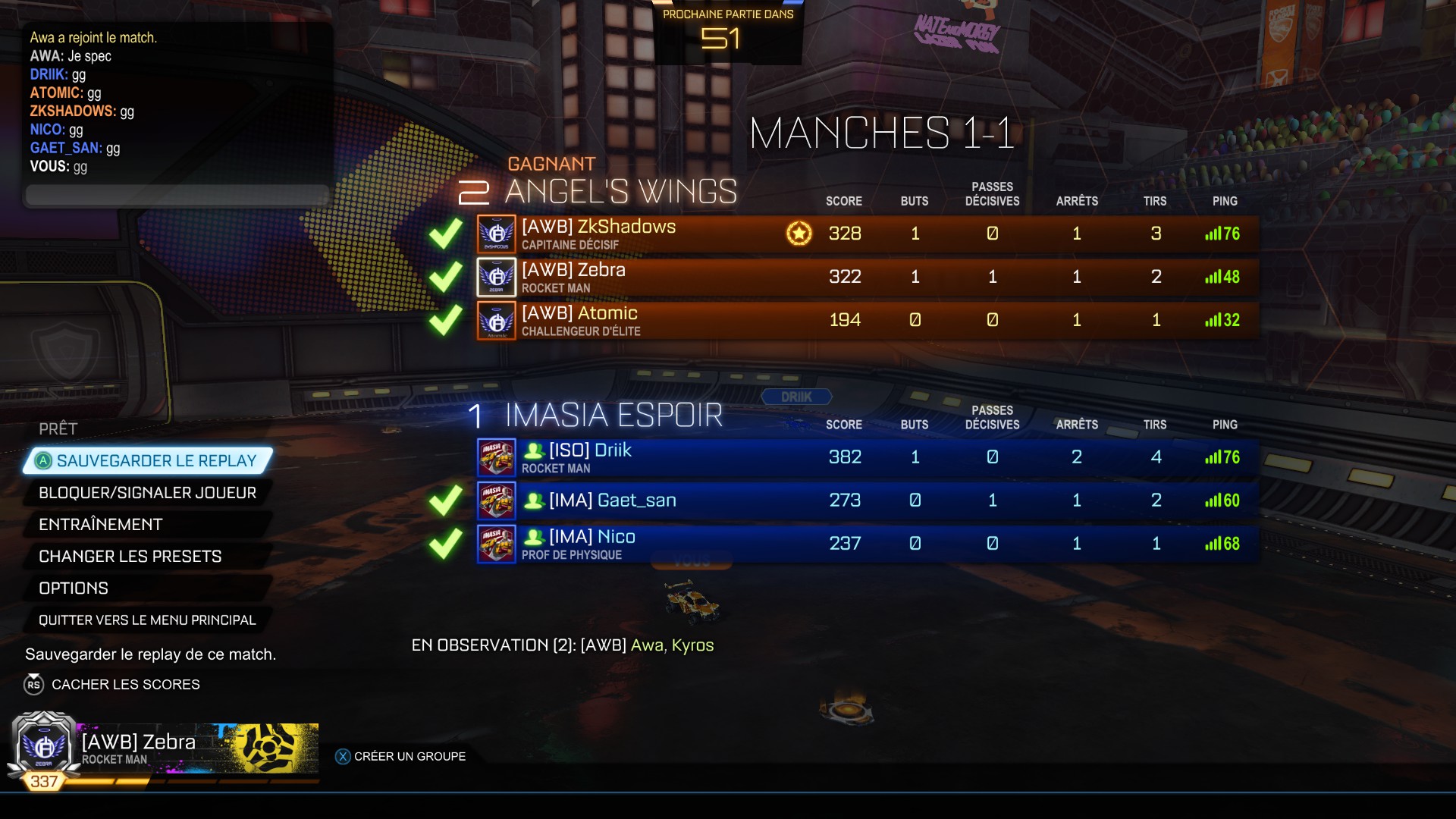Hide scoreboard with Cacher les Scores
Viewport: 1456px width, 819px height.
(125, 685)
